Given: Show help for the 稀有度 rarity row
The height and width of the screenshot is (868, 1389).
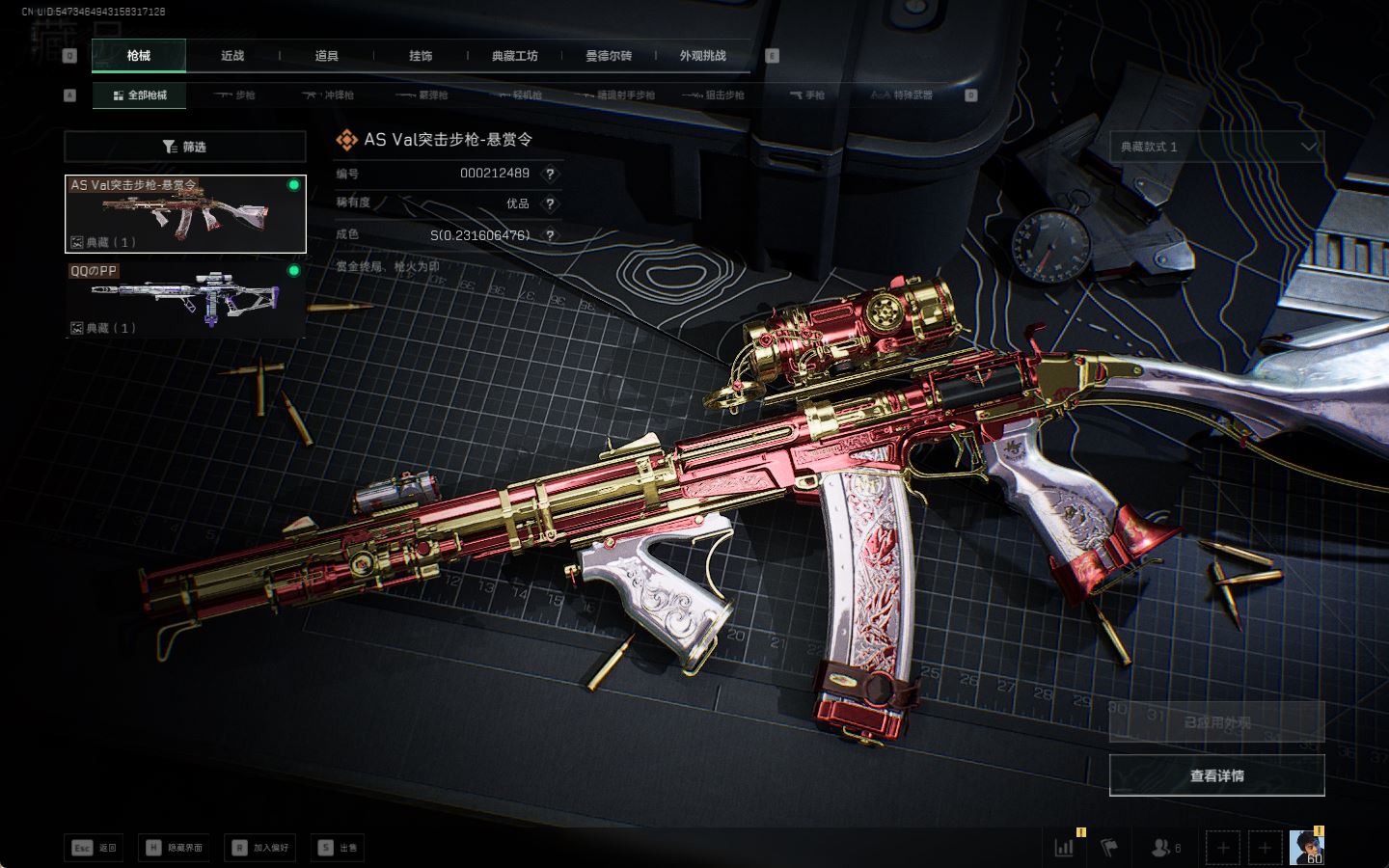Looking at the screenshot, I should [x=550, y=203].
